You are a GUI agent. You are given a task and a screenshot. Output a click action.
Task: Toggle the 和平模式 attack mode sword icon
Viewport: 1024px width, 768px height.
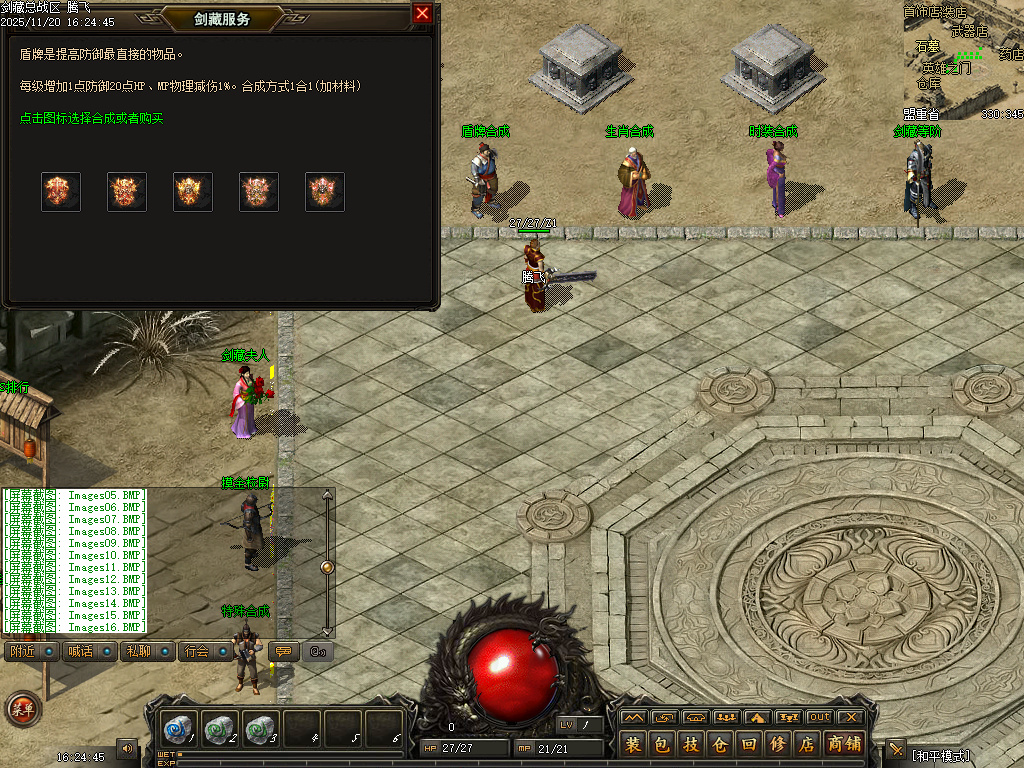point(895,750)
